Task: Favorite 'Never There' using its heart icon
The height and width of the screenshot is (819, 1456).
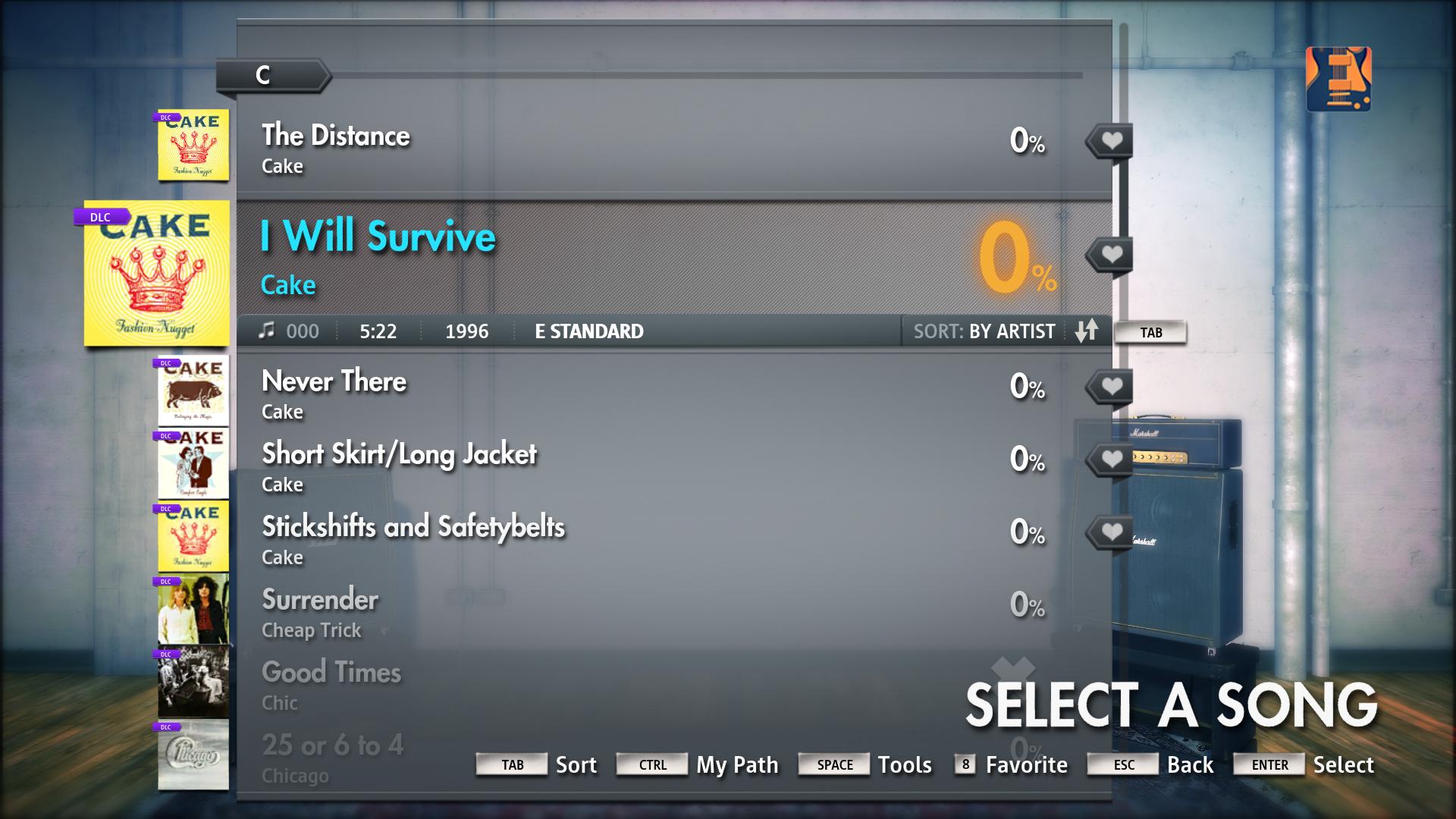Action: pyautogui.click(x=1112, y=386)
